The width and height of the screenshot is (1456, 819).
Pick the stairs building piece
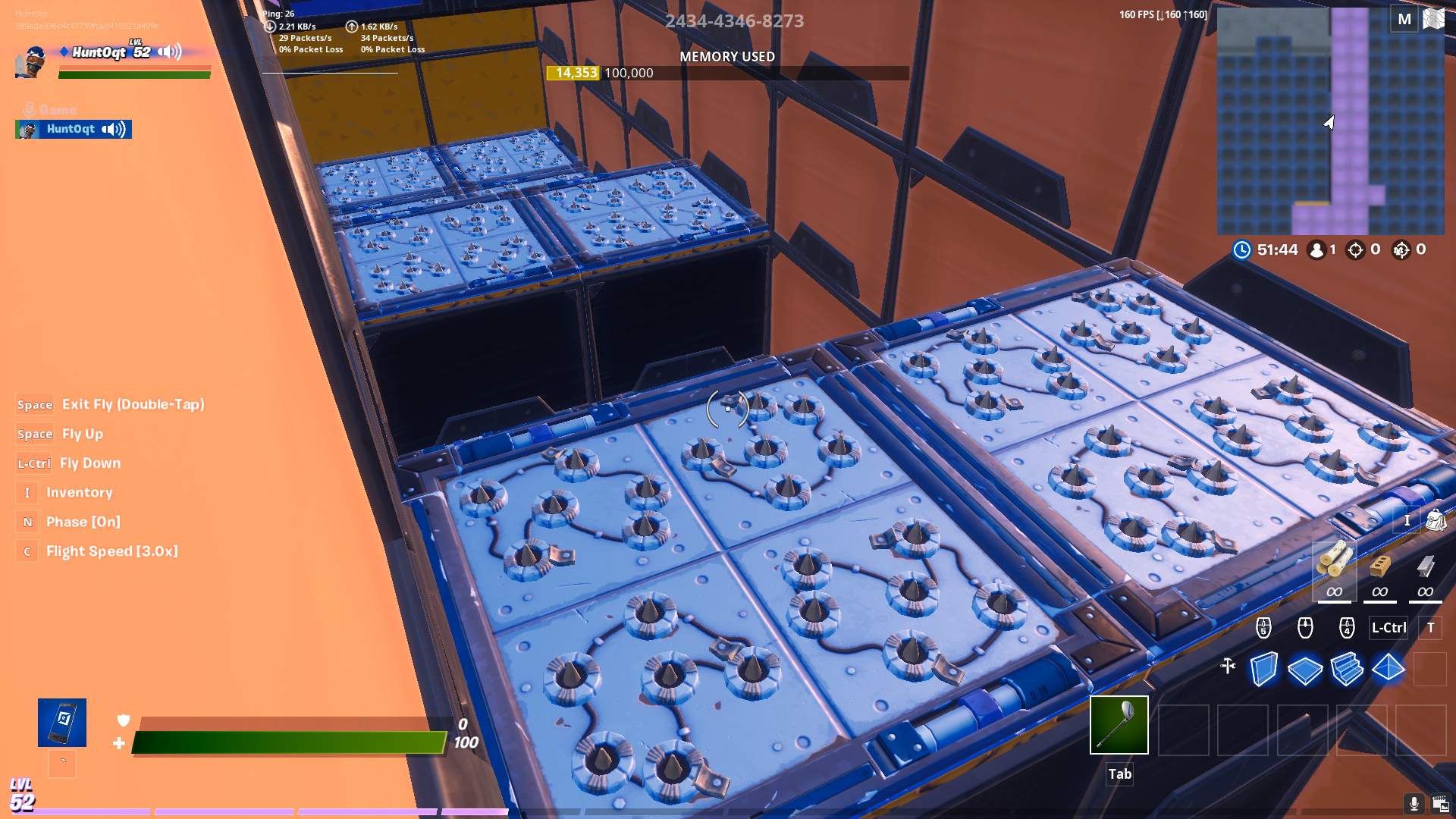pos(1347,670)
